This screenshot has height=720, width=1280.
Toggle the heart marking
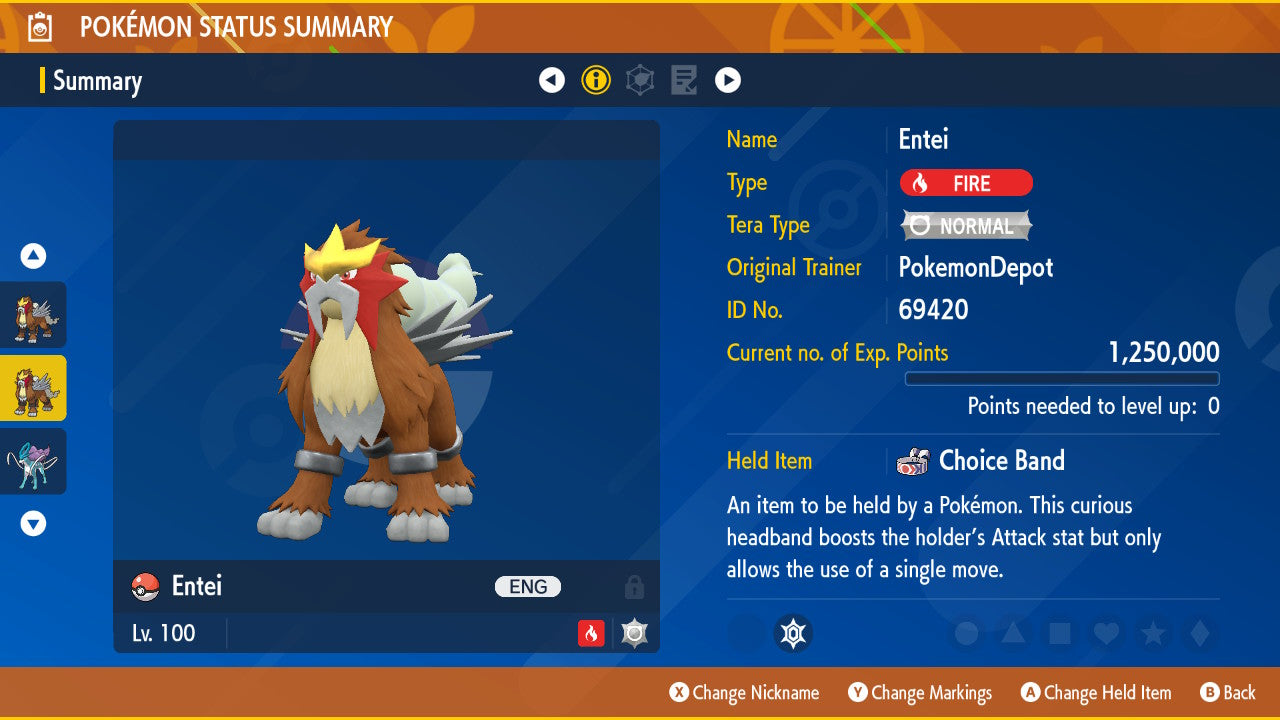pos(1105,633)
